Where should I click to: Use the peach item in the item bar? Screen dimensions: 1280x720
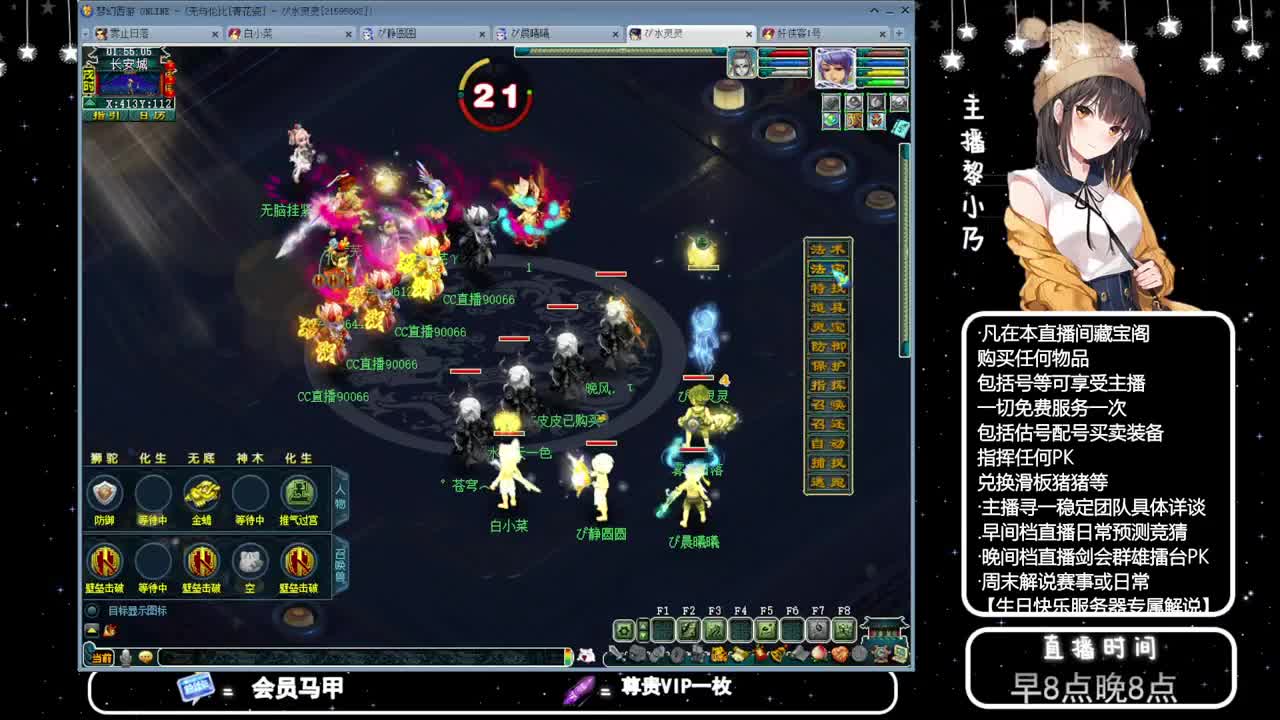[x=819, y=654]
